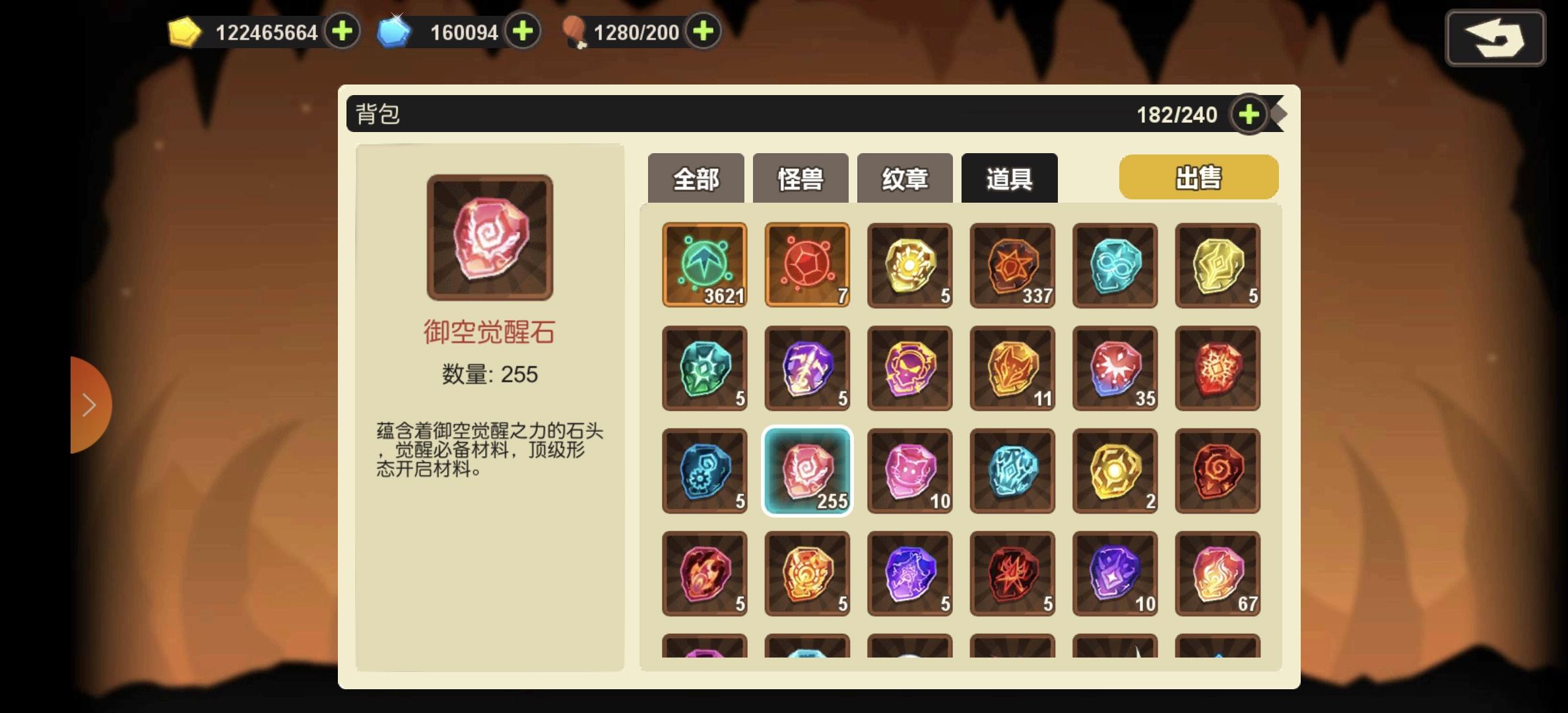The image size is (1568, 713).
Task: Click the blue crystal stone showing 35
Action: click(x=1115, y=368)
